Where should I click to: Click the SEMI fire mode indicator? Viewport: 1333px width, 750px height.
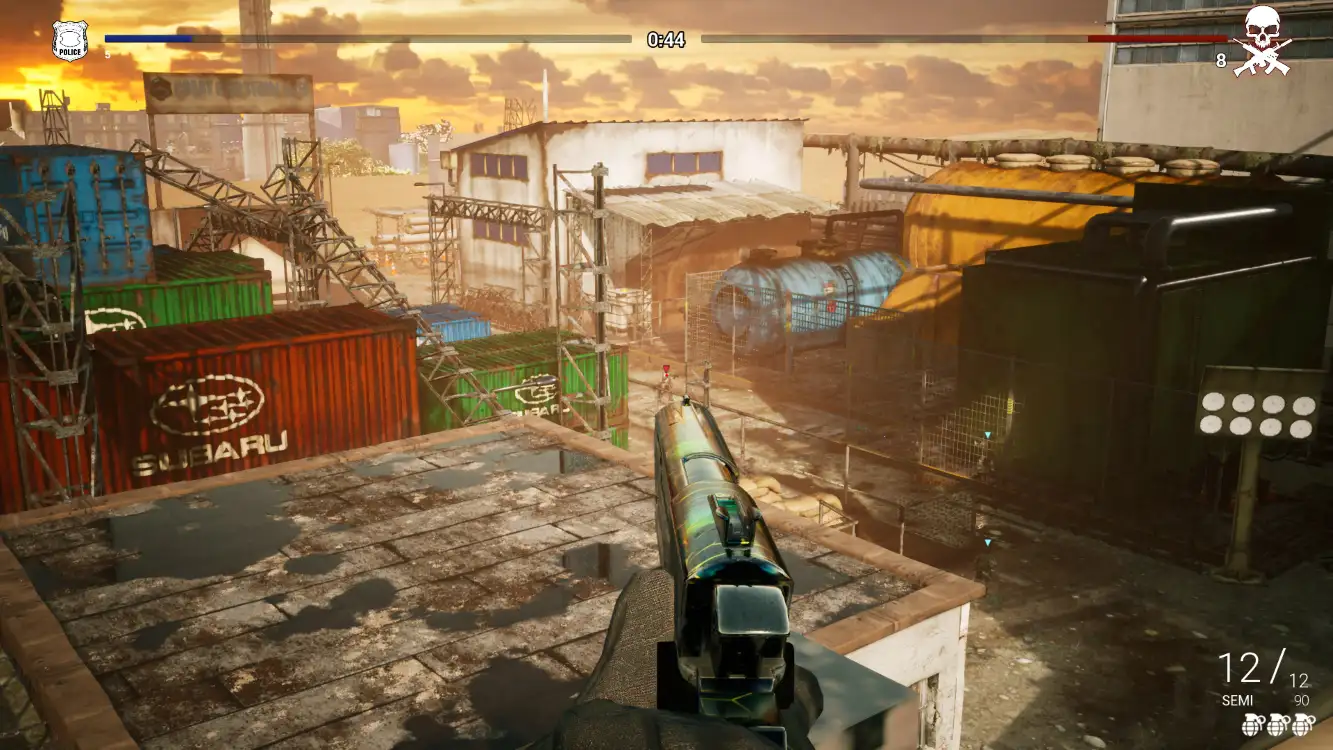pyautogui.click(x=1237, y=701)
